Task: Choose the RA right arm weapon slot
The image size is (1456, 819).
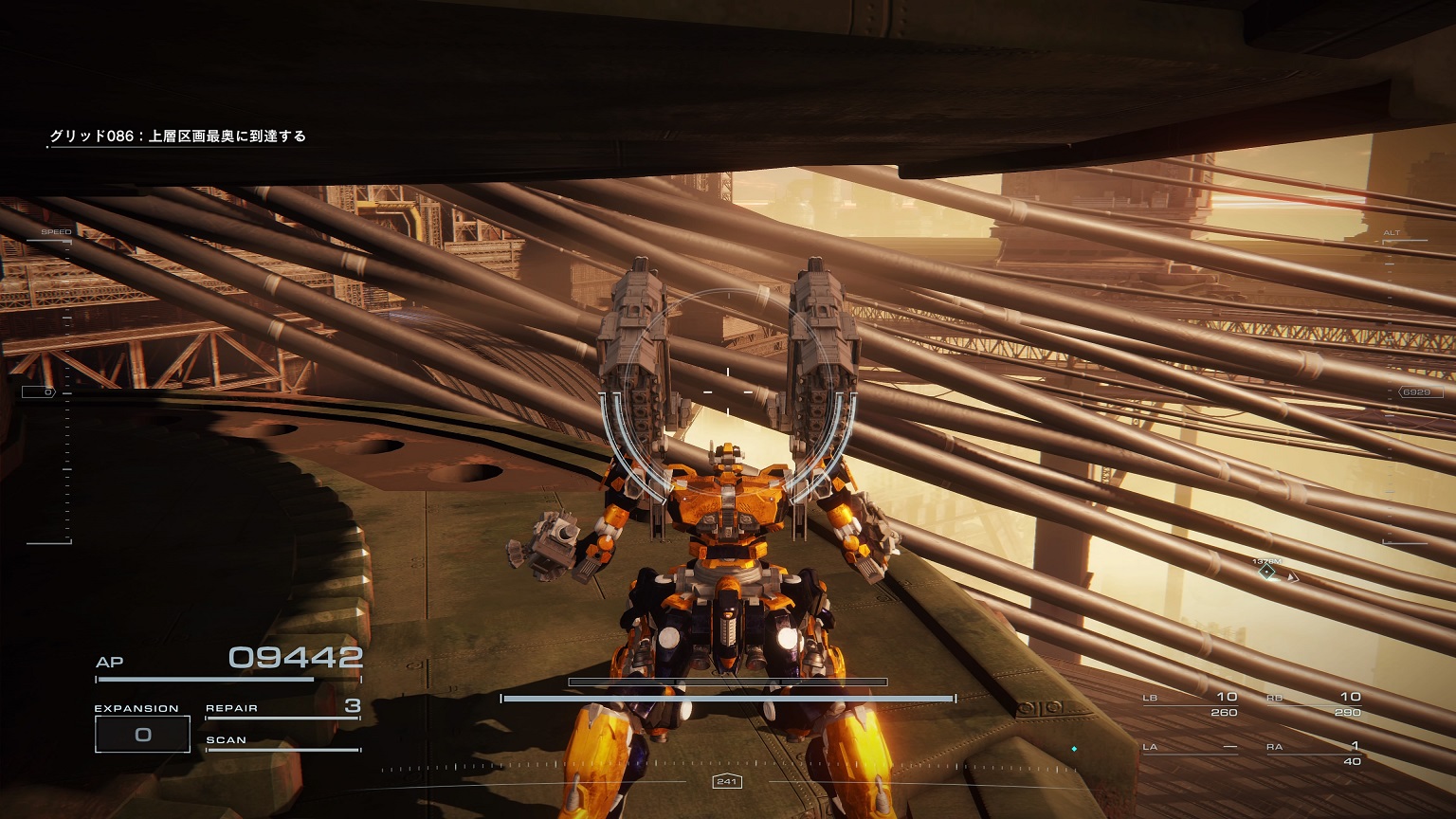Action: point(1314,753)
